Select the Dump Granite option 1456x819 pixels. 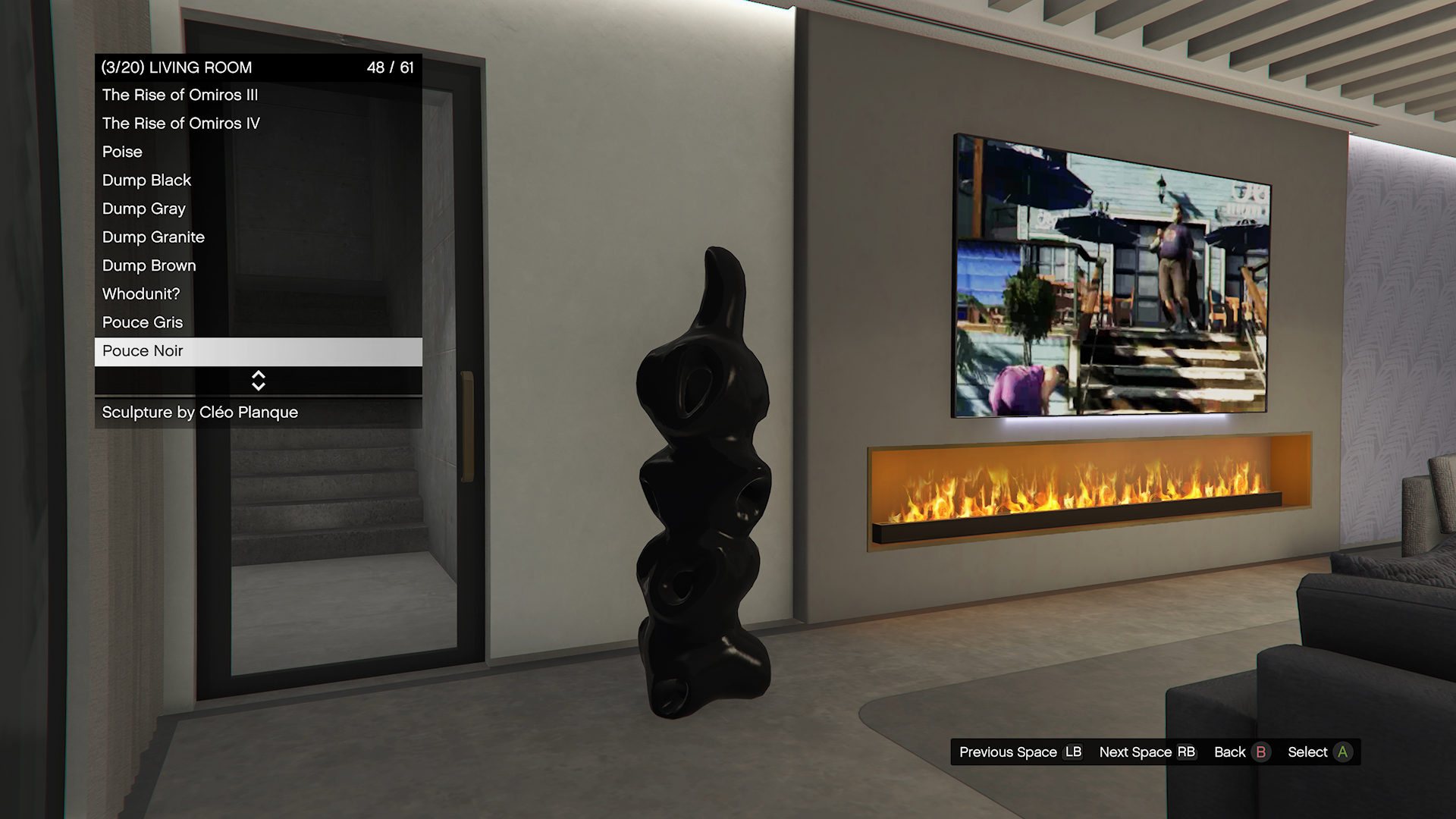click(154, 237)
